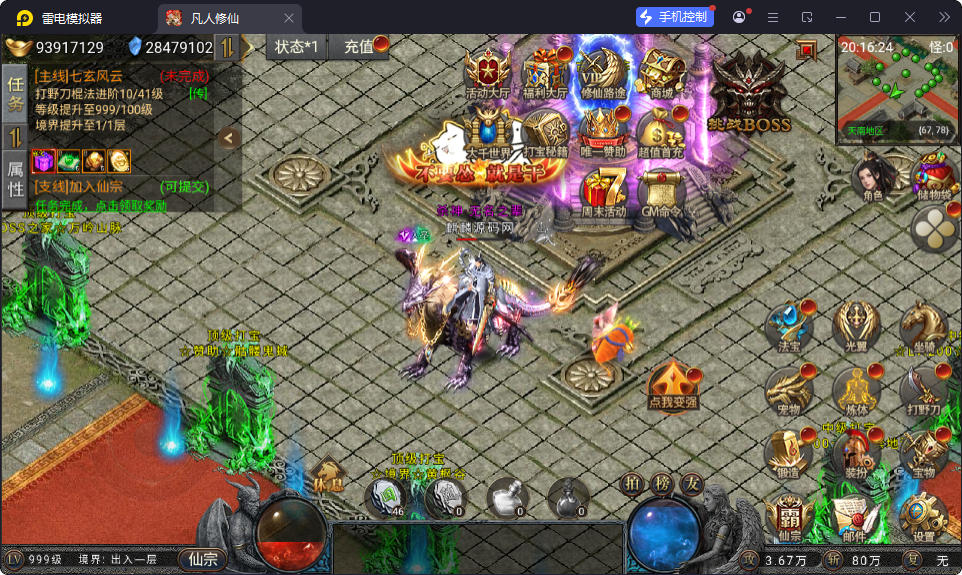Open the 状态*1 status button
962x575 pixels.
click(x=297, y=47)
